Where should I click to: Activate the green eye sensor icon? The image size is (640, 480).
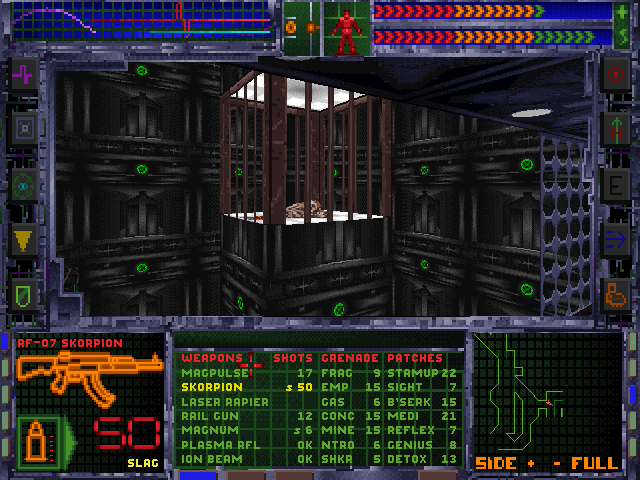tap(25, 184)
